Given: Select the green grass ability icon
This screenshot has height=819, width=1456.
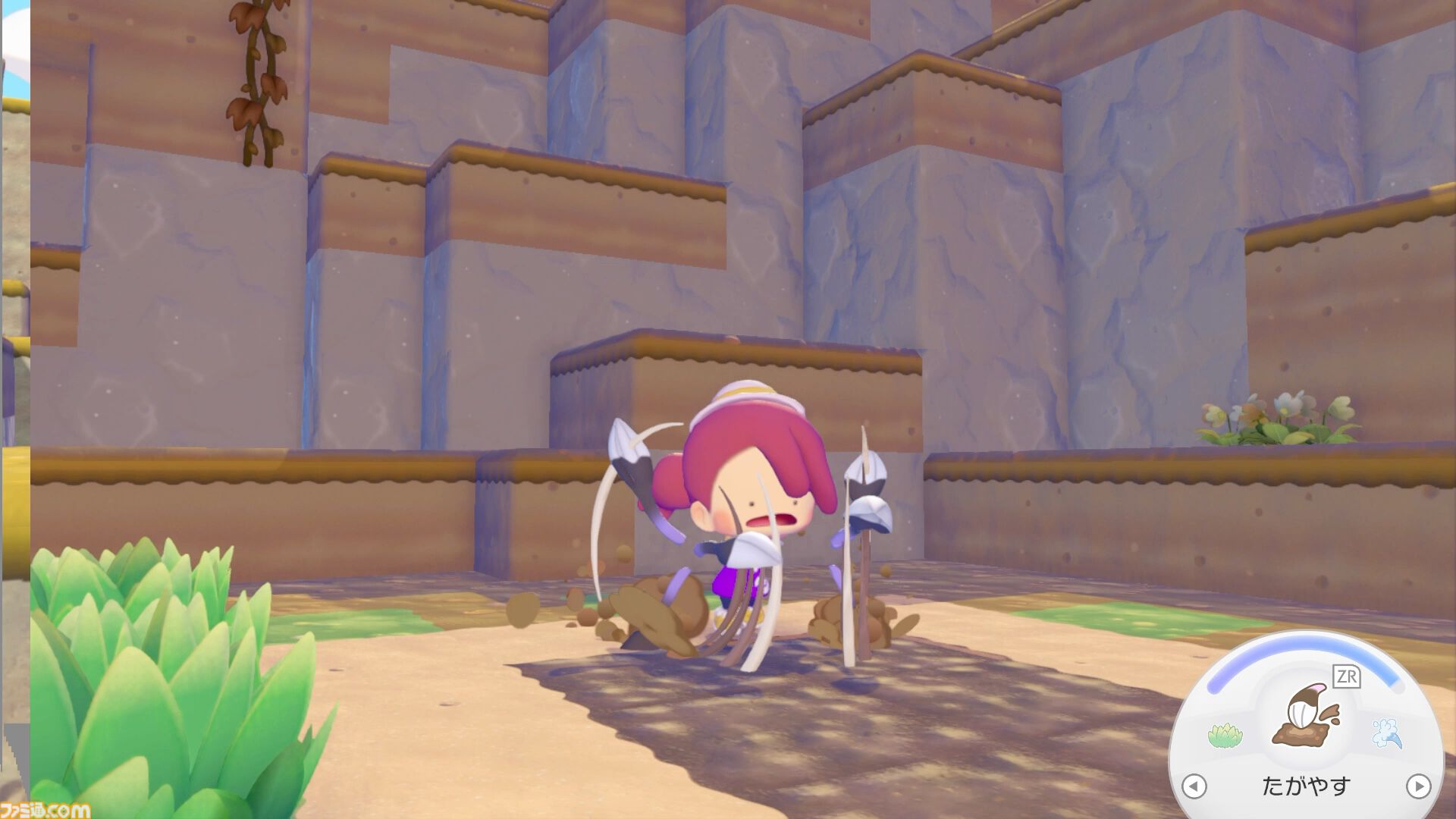Looking at the screenshot, I should click(x=1224, y=735).
